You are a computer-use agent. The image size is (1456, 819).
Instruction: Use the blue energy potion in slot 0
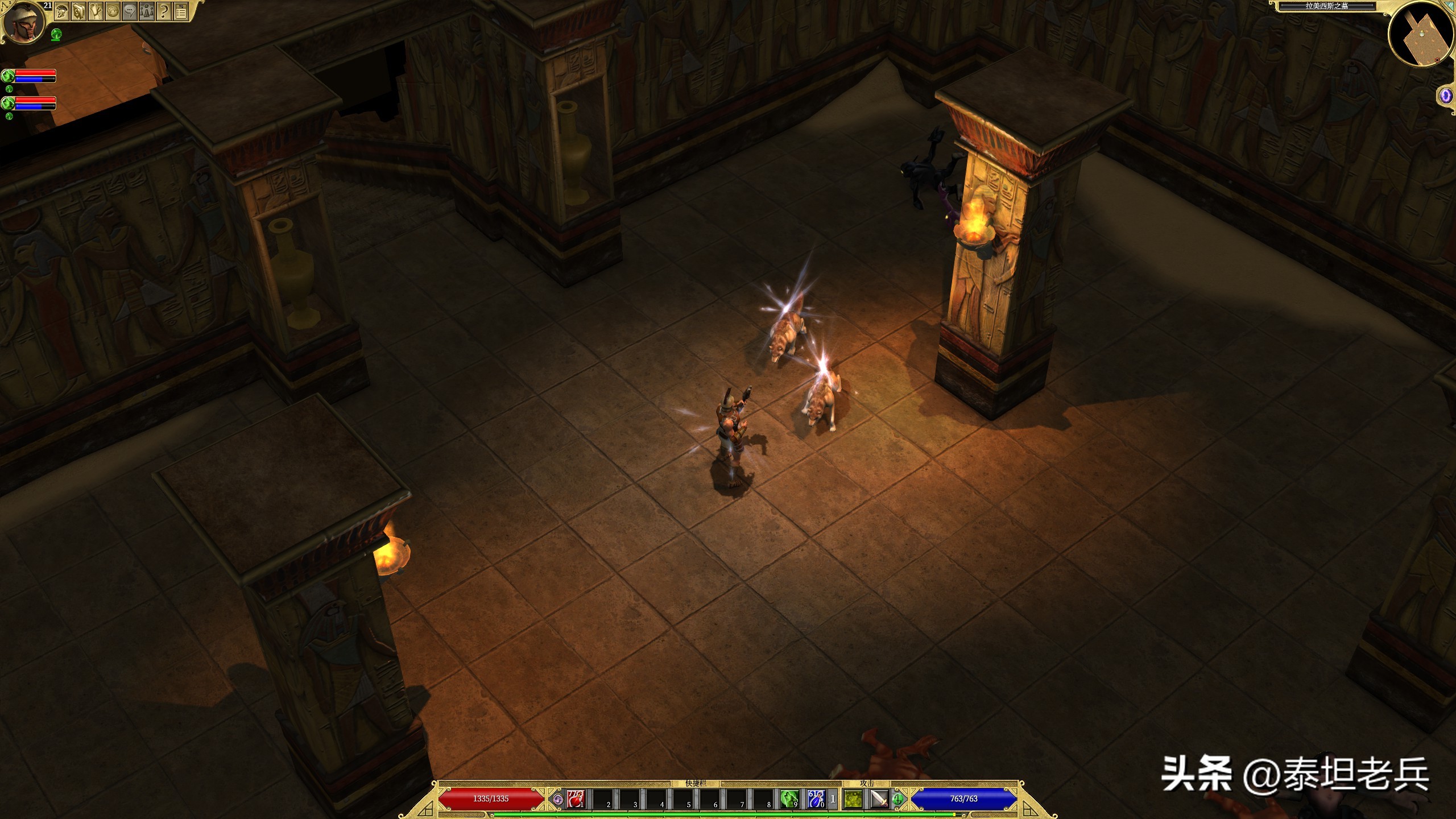coord(816,799)
